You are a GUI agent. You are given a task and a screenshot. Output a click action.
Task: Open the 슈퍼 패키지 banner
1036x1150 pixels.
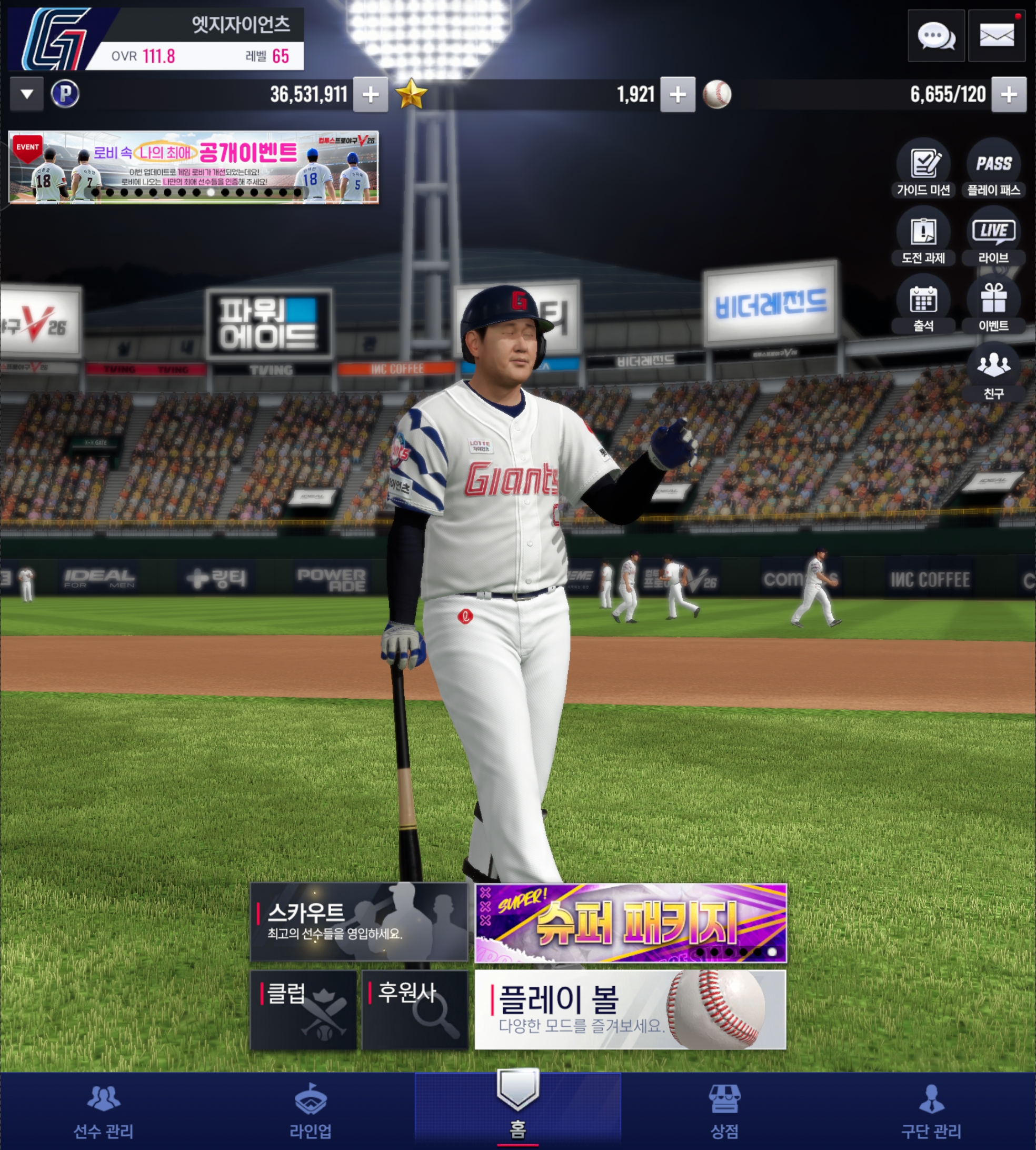tap(631, 923)
